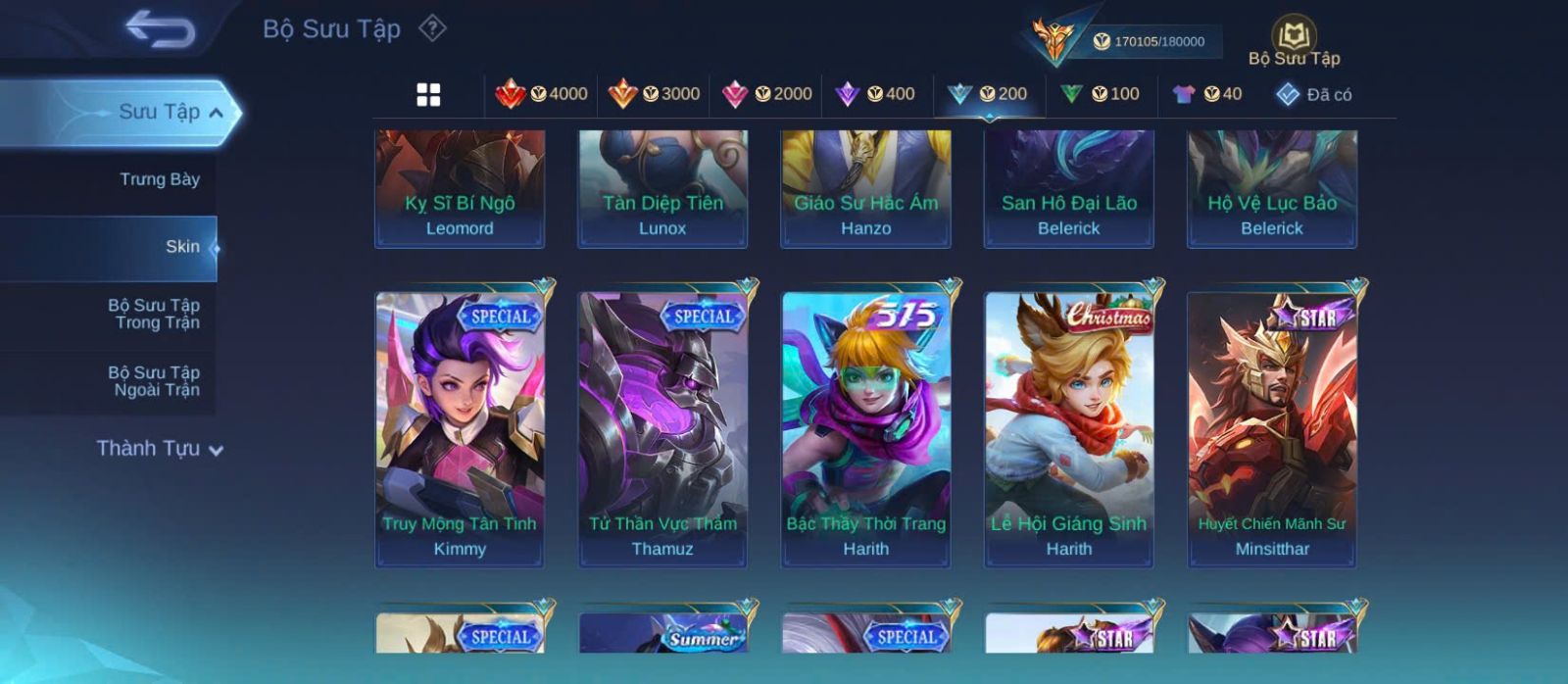Viewport: 1568px width, 684px height.
Task: Select Thamuz's Tử Thần Vực Thẳm skin
Action: pos(662,429)
